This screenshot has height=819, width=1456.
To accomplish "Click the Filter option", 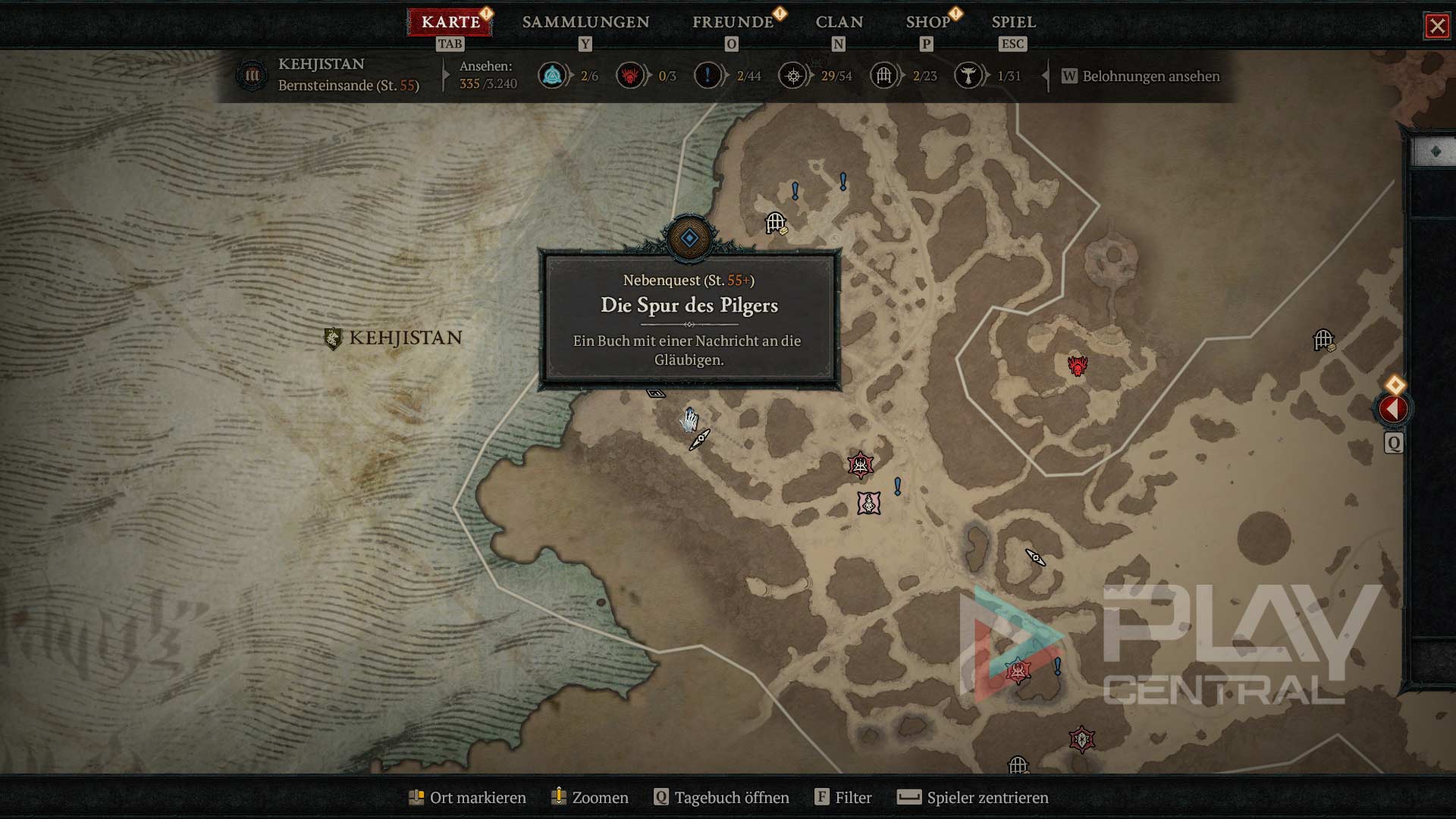I will [x=843, y=798].
